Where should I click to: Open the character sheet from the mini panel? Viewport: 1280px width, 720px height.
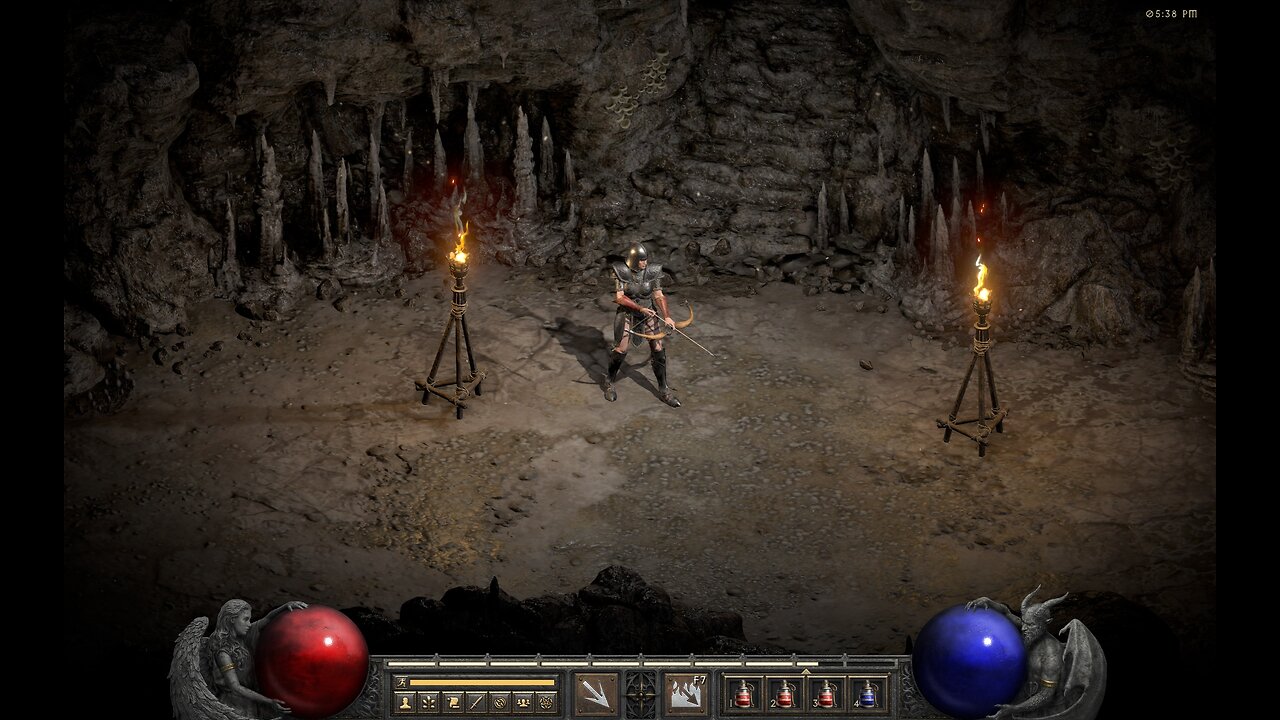[x=406, y=702]
